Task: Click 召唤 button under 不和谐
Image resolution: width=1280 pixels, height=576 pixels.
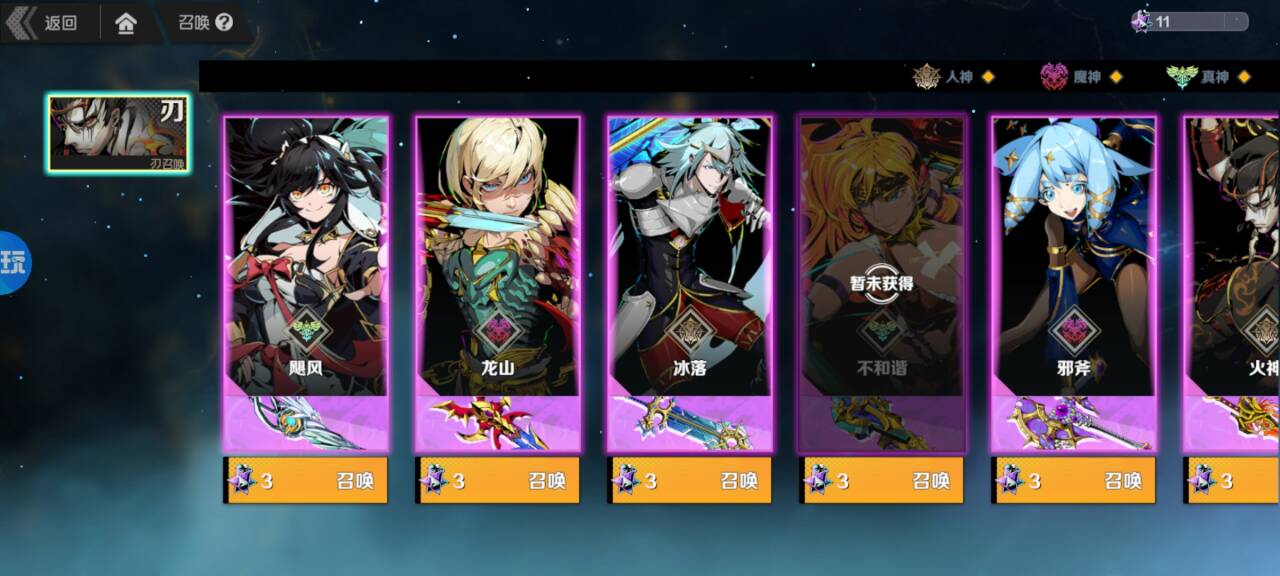Action: pos(882,481)
